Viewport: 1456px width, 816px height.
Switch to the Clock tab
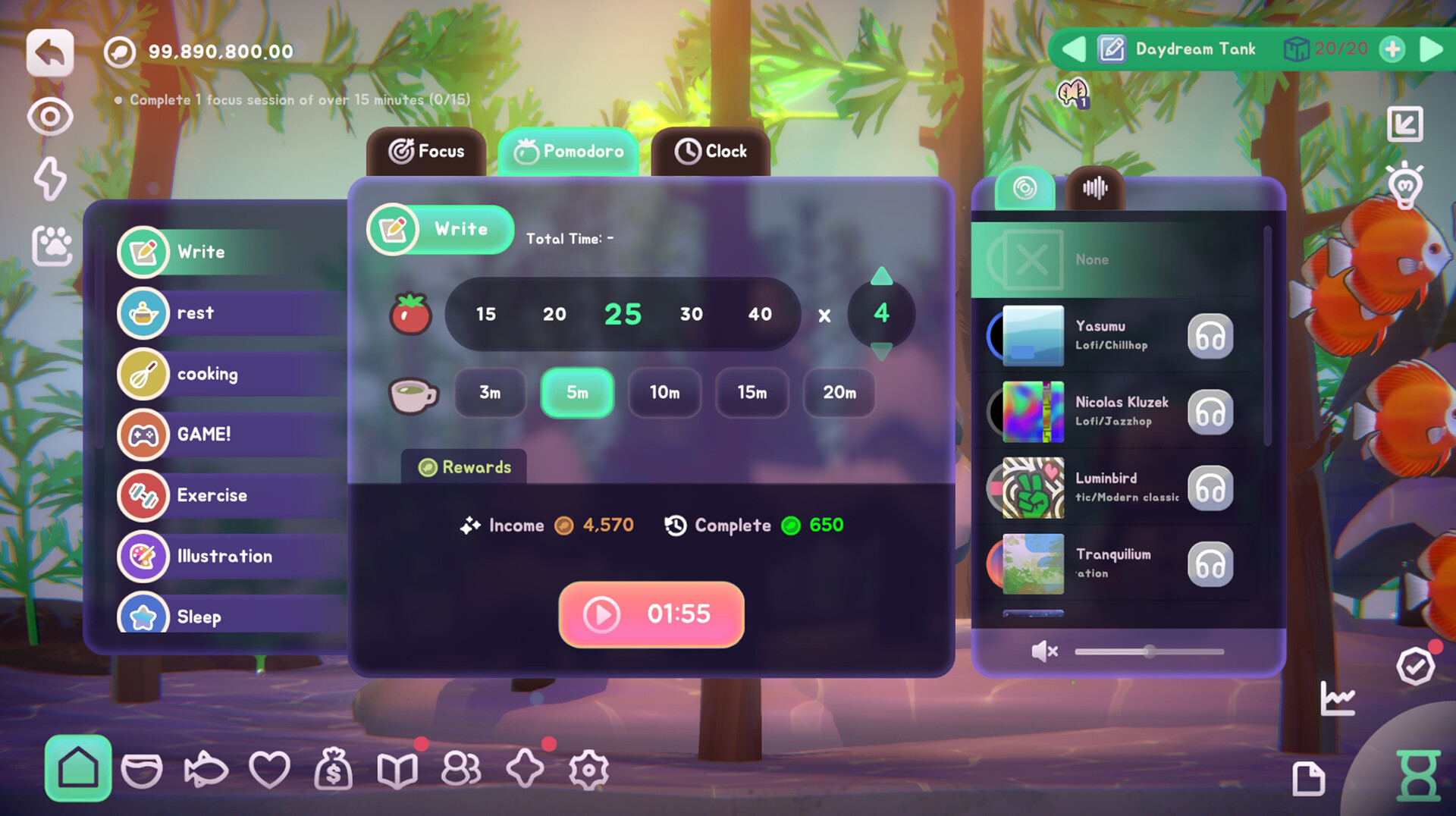pyautogui.click(x=711, y=151)
